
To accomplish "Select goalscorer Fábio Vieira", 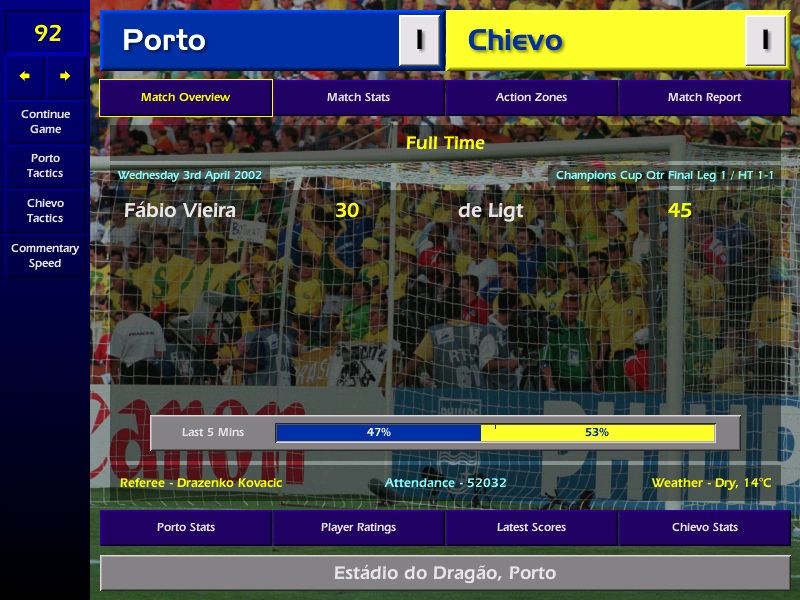I will (180, 210).
